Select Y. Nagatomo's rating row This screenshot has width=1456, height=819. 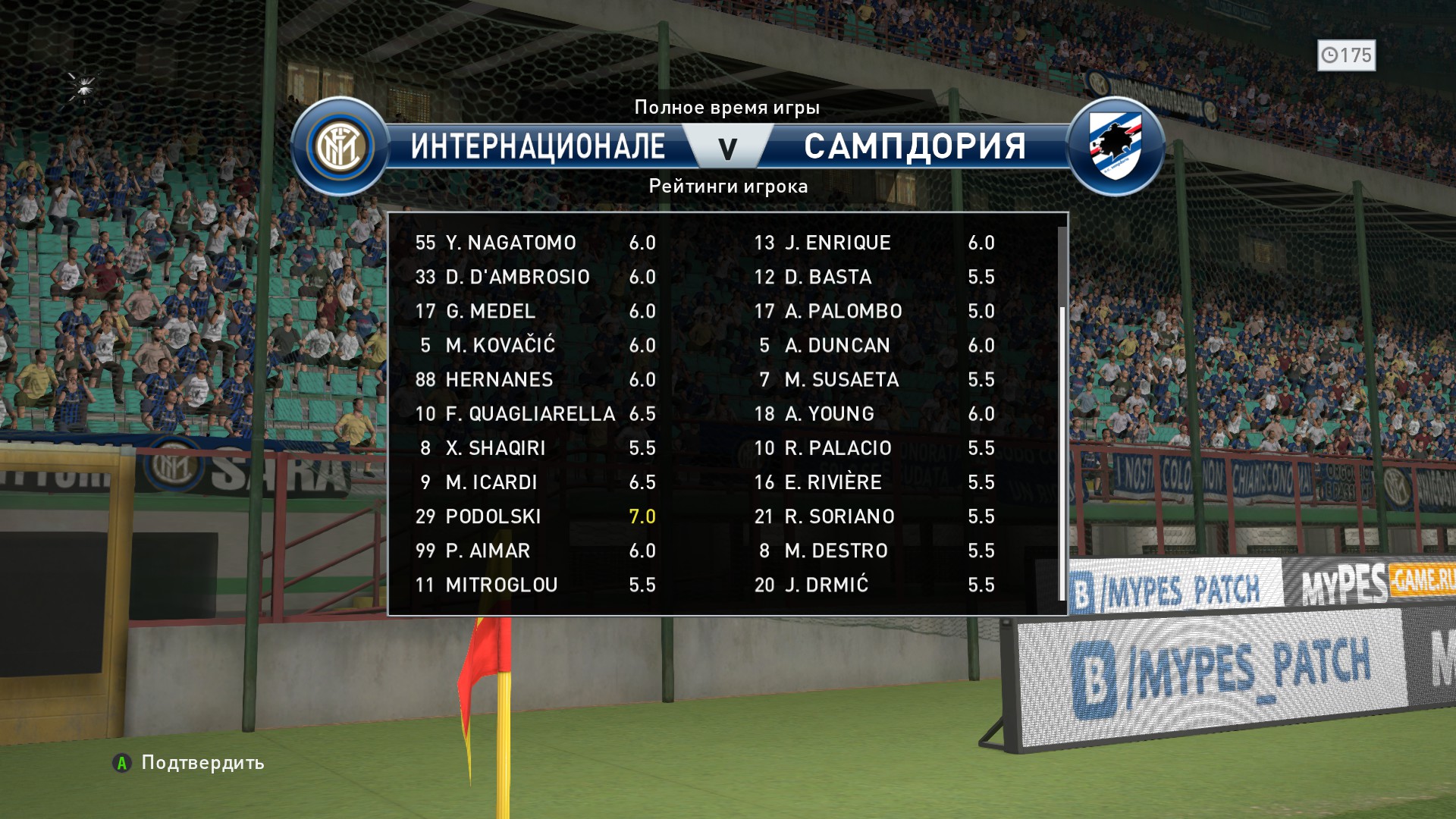pos(510,243)
